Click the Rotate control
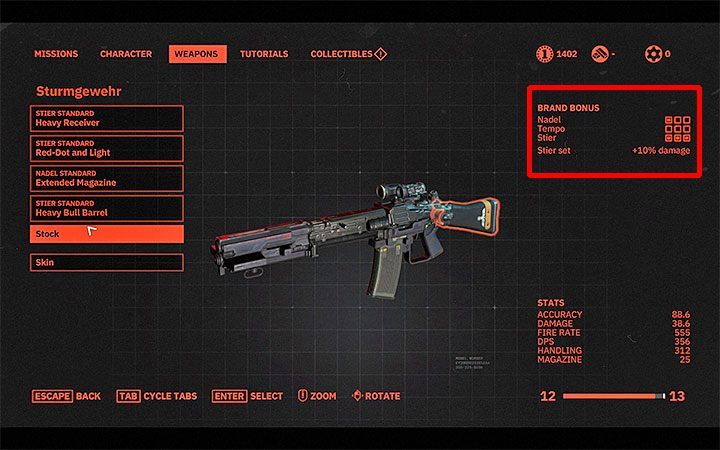This screenshot has width=720, height=450. (x=376, y=396)
